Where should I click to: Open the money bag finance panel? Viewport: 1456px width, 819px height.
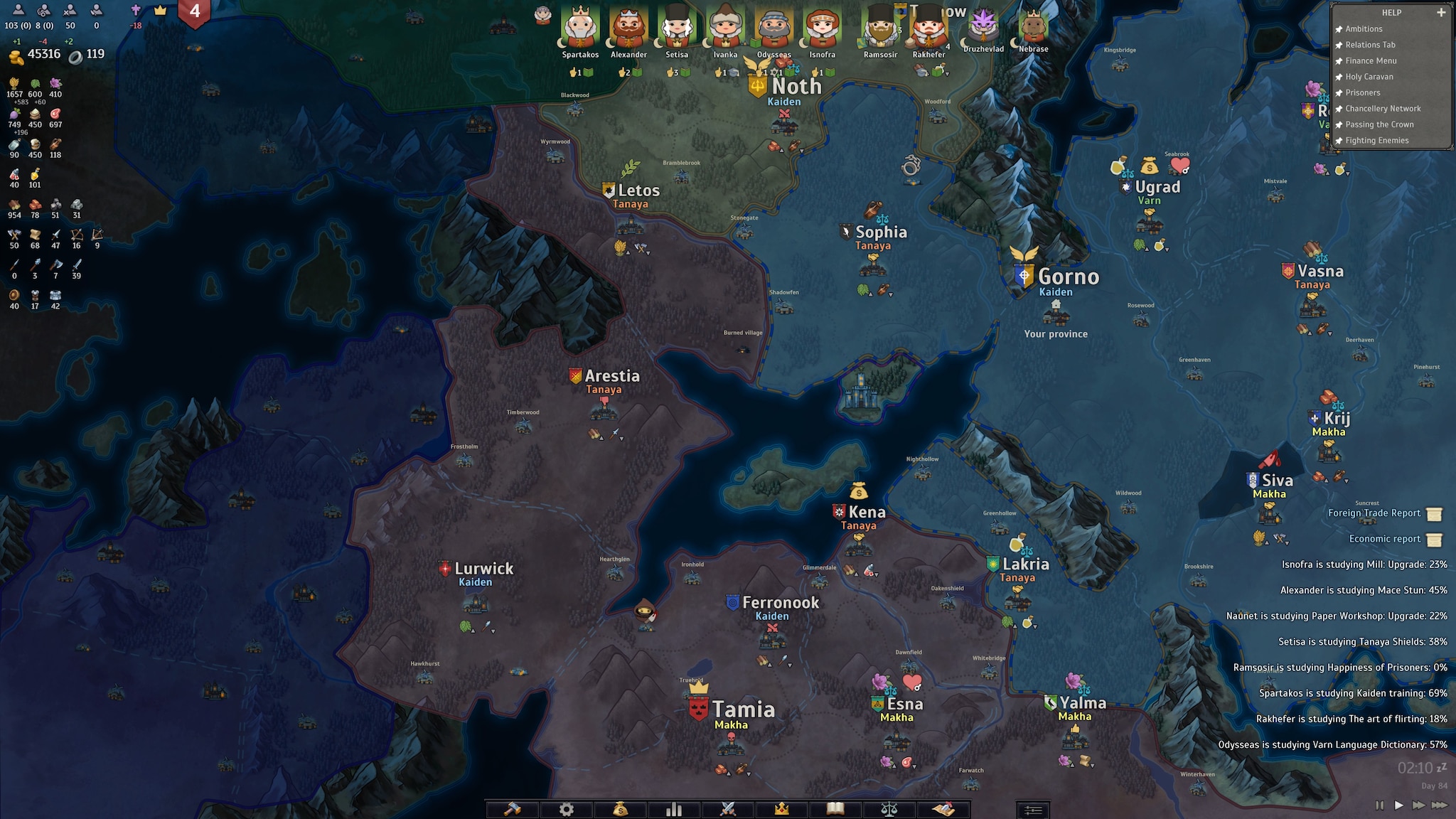[x=620, y=809]
